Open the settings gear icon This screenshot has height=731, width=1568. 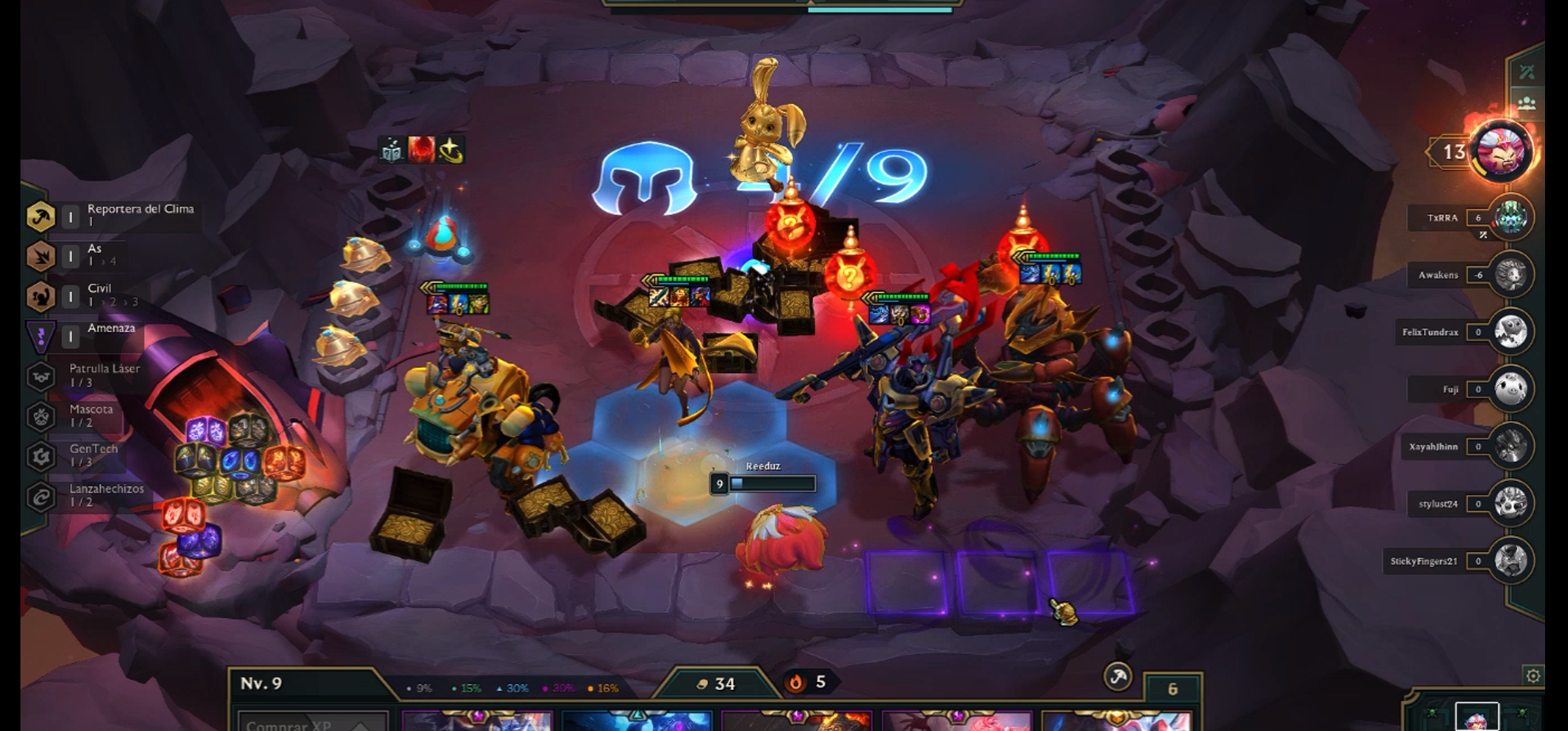(x=1533, y=675)
